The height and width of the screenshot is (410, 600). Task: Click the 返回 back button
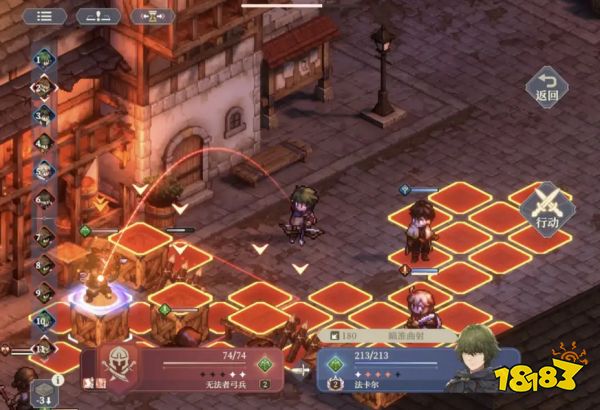tap(545, 88)
